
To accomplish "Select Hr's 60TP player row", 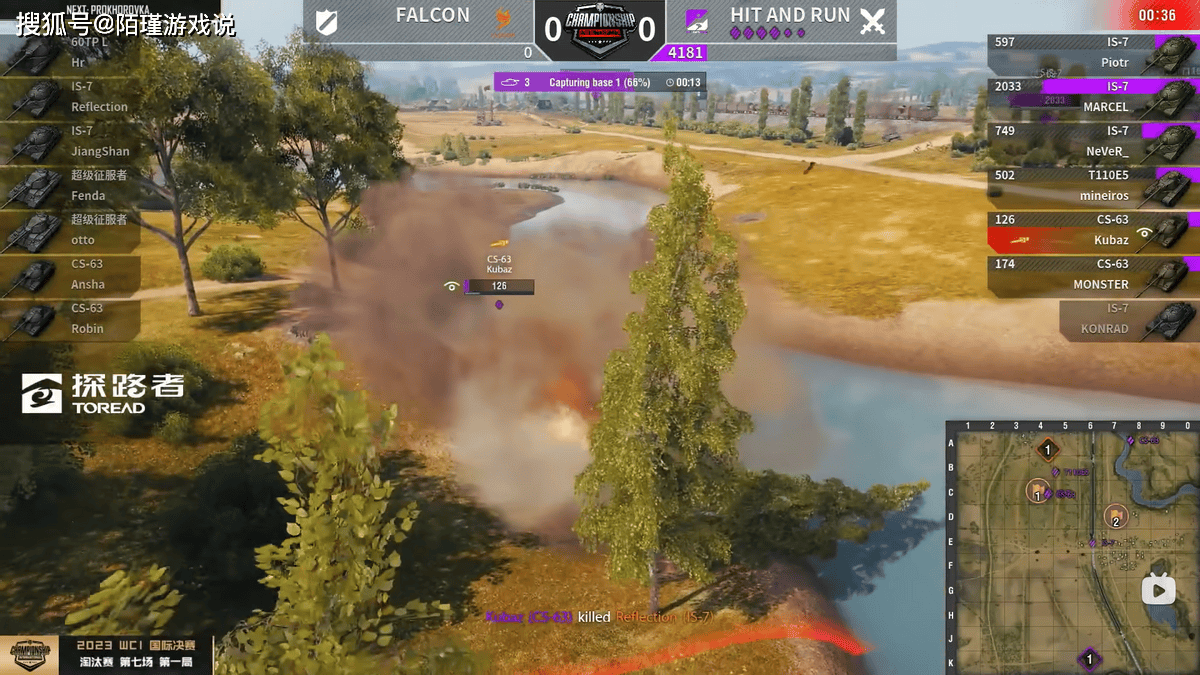I will click(70, 52).
